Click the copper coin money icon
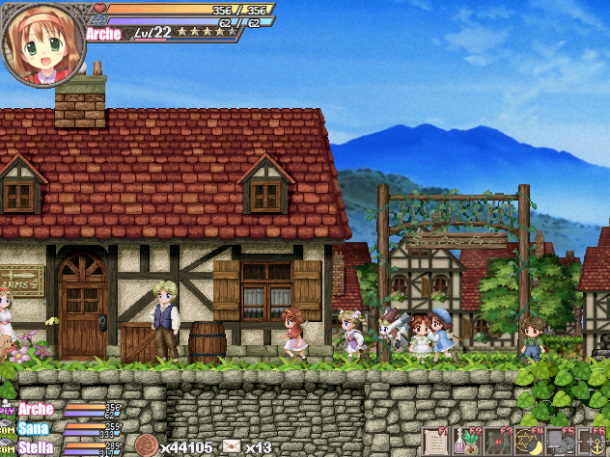The width and height of the screenshot is (610, 457). 146,445
